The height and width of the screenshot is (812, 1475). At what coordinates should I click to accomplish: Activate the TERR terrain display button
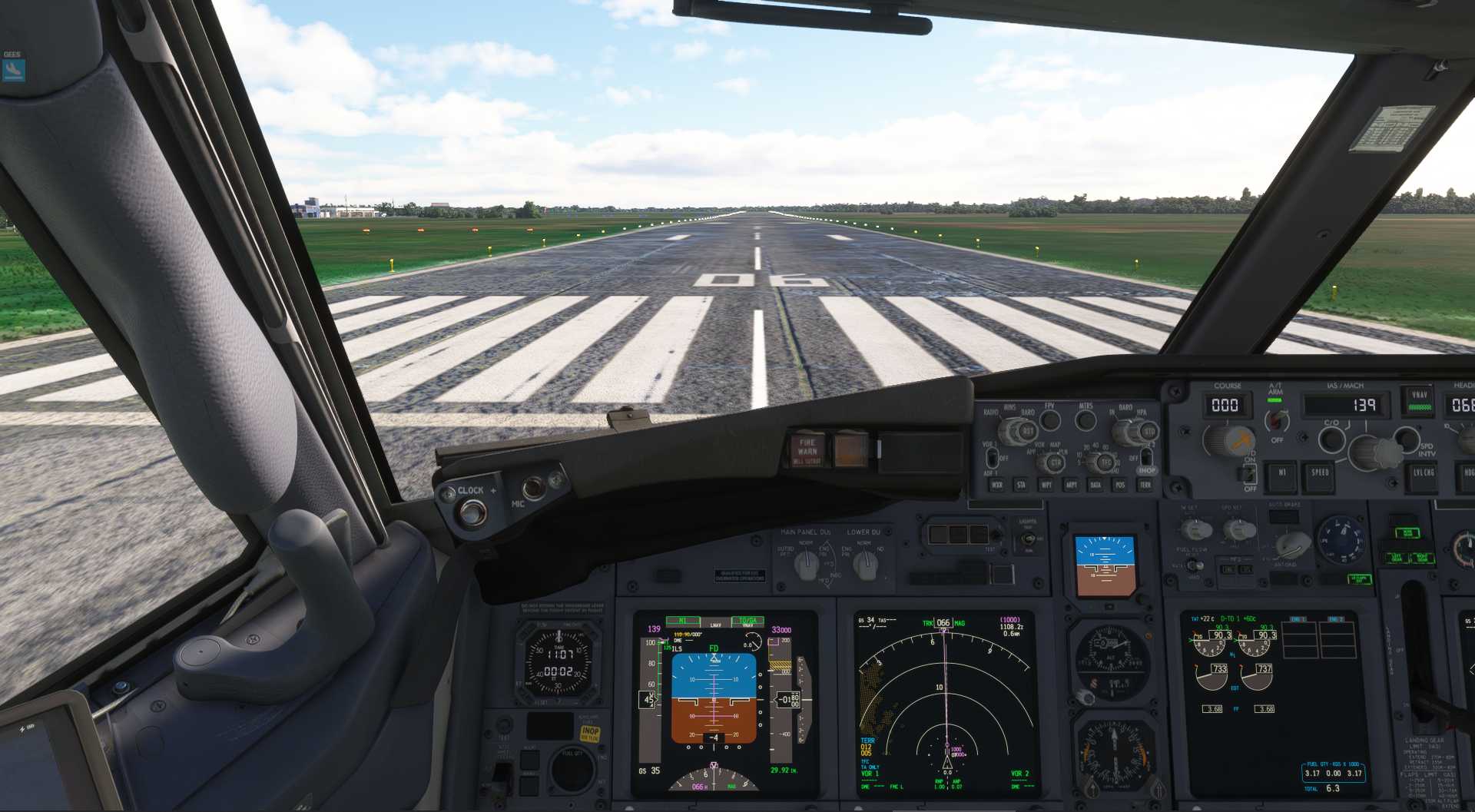pyautogui.click(x=1145, y=485)
